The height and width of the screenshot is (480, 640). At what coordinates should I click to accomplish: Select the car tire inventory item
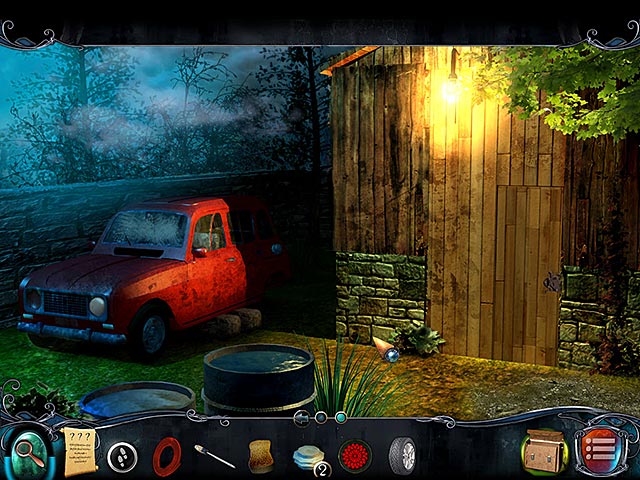click(402, 456)
